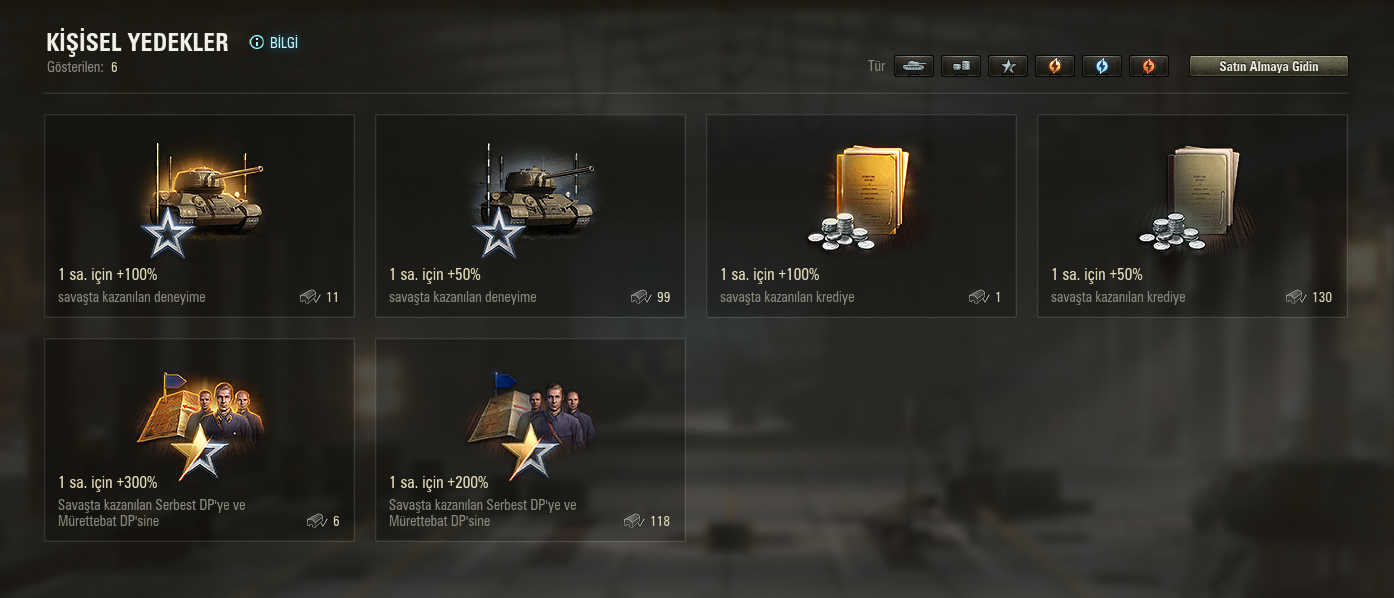The image size is (1394, 598).
Task: Filter reserves by tank experience type
Action: (914, 67)
